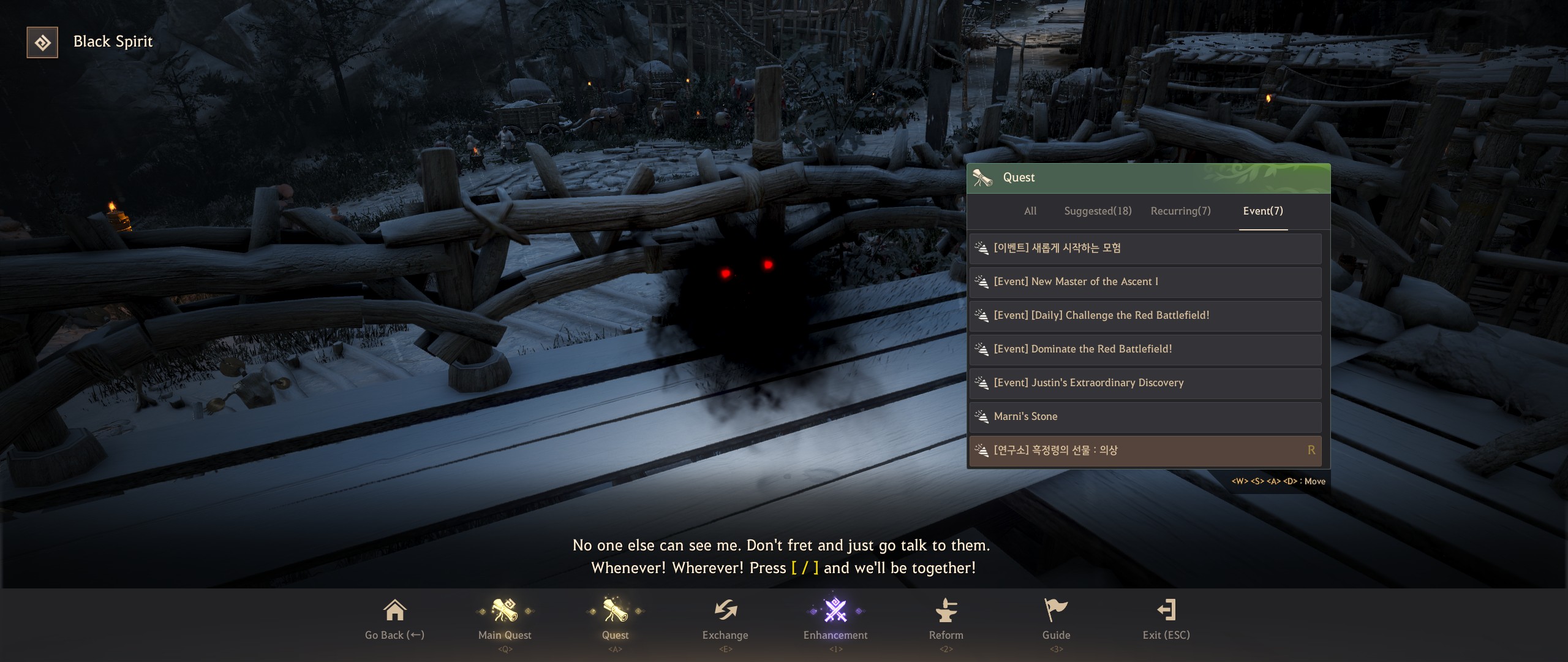
Task: Activate the Quest button in bottom bar
Action: (615, 619)
